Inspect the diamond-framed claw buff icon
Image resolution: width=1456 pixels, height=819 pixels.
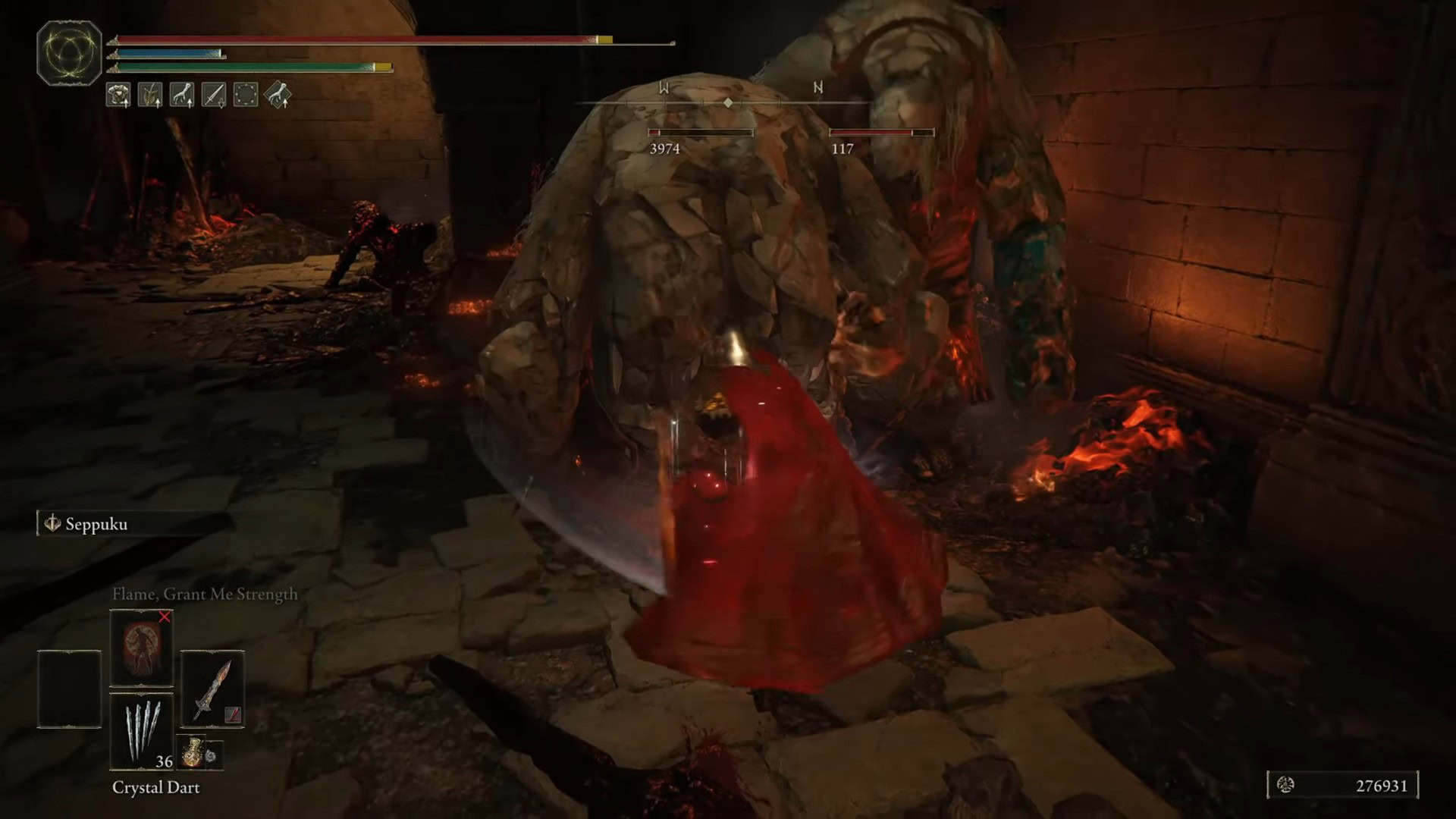tap(278, 95)
